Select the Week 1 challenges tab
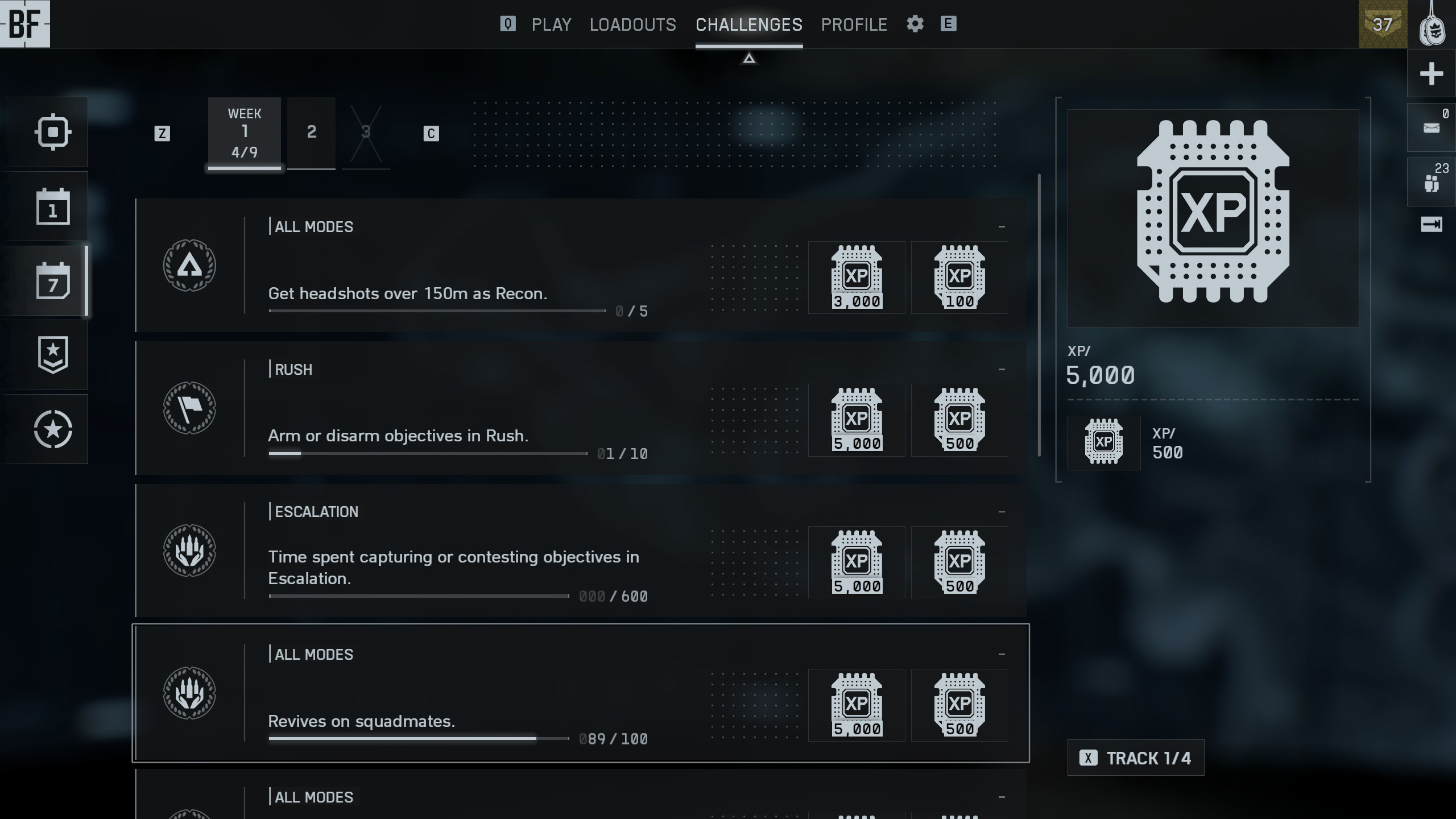The height and width of the screenshot is (819, 1456). pos(244,133)
